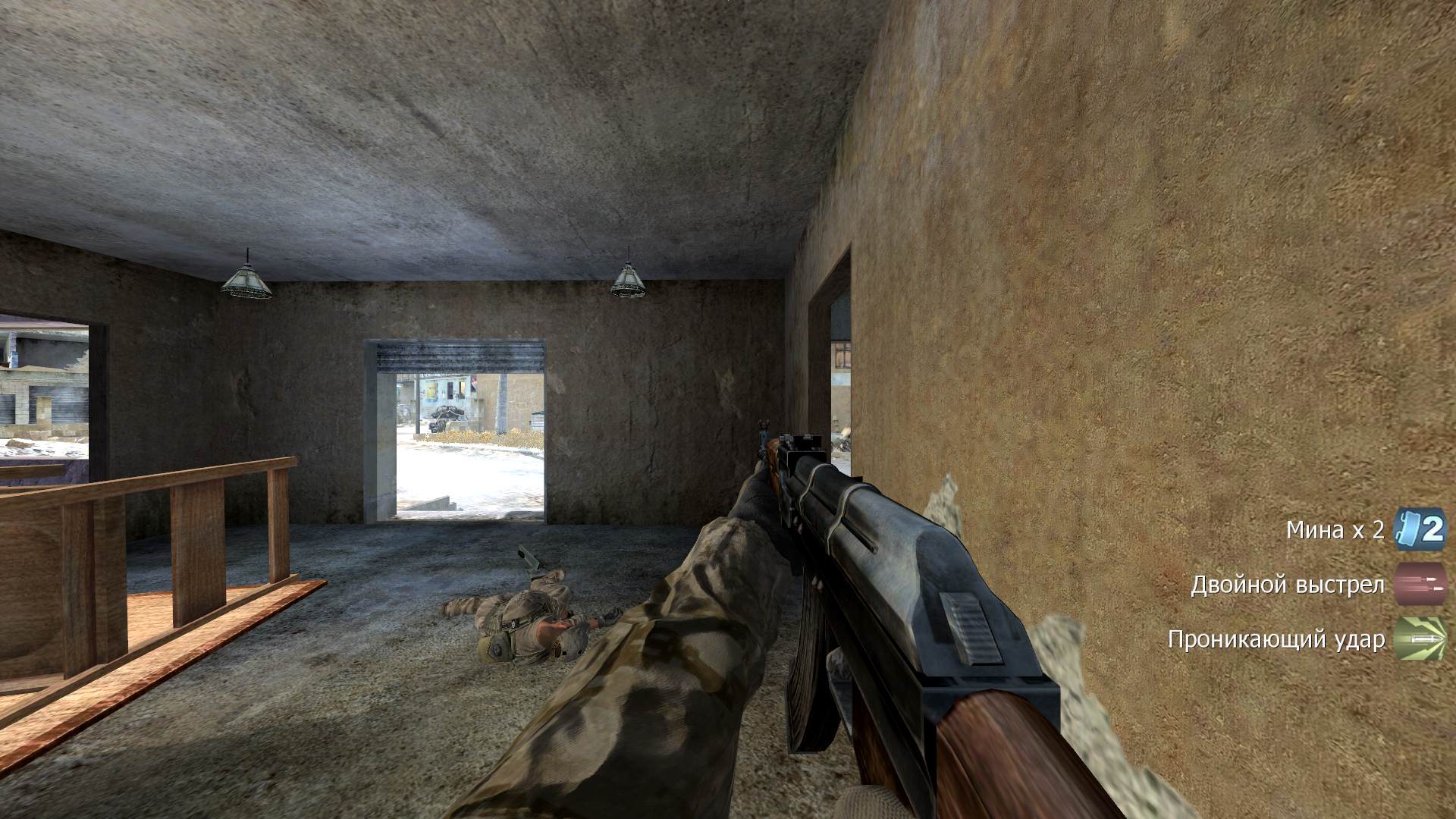This screenshot has height=819, width=1456.
Task: Activate the Двойной выстрел double-shot icon
Action: tap(1420, 585)
